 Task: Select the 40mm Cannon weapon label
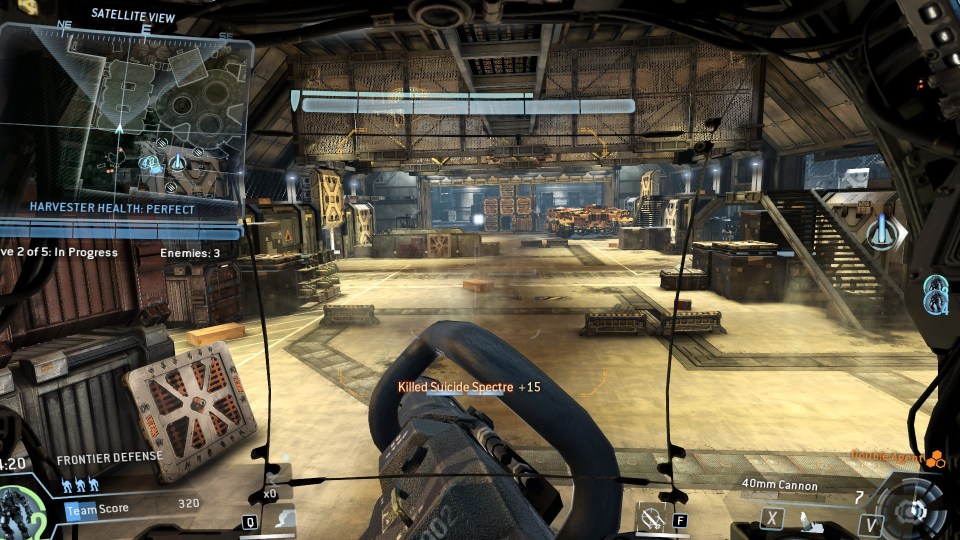779,486
